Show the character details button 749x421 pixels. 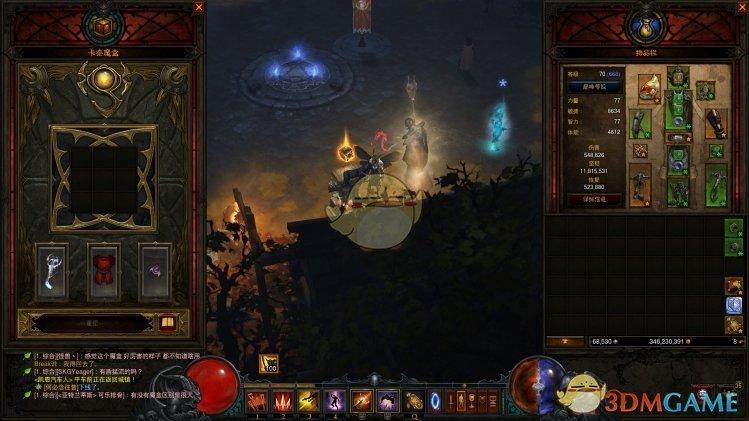pos(596,199)
